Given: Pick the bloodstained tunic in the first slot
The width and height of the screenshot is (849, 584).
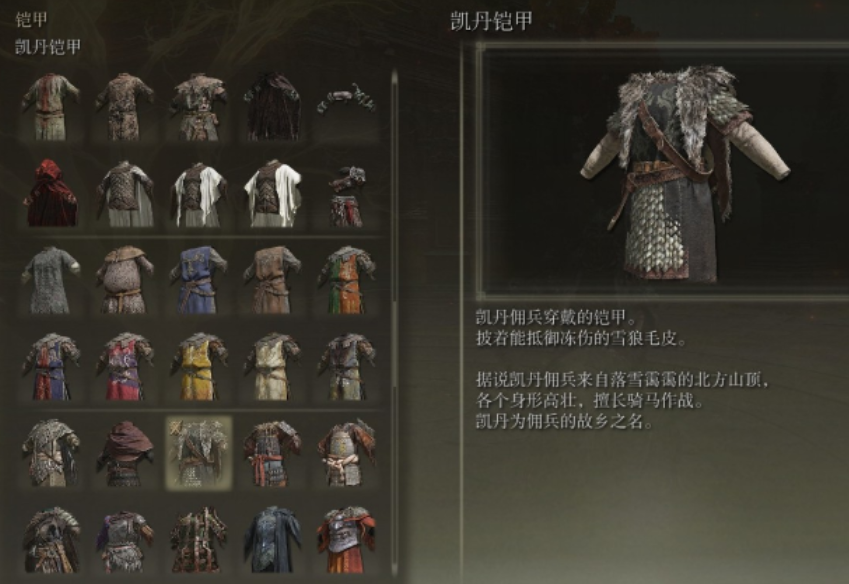Looking at the screenshot, I should pyautogui.click(x=51, y=106).
